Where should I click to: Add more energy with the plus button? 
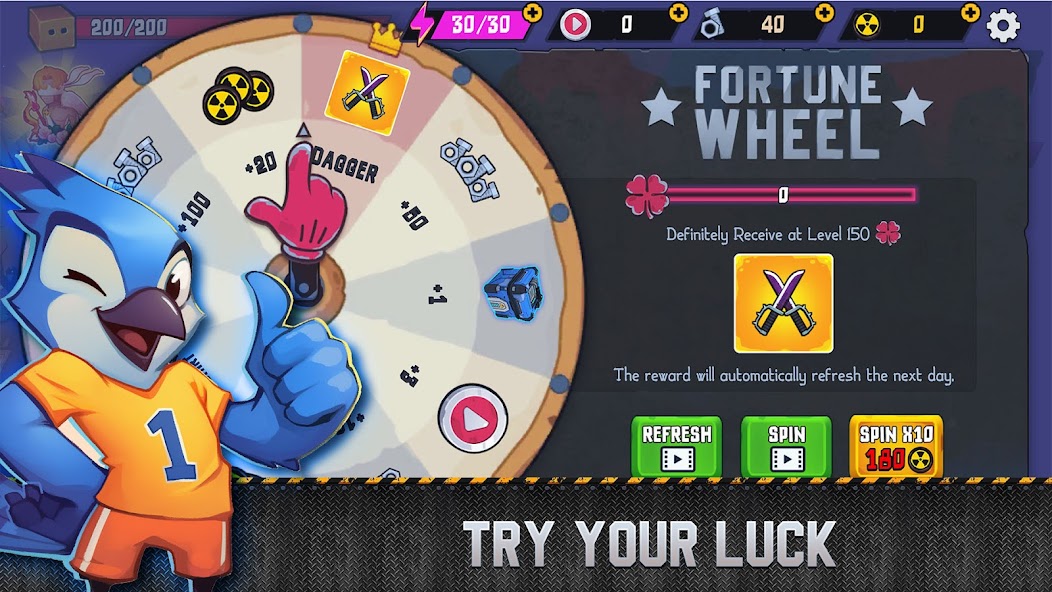pyautogui.click(x=533, y=13)
